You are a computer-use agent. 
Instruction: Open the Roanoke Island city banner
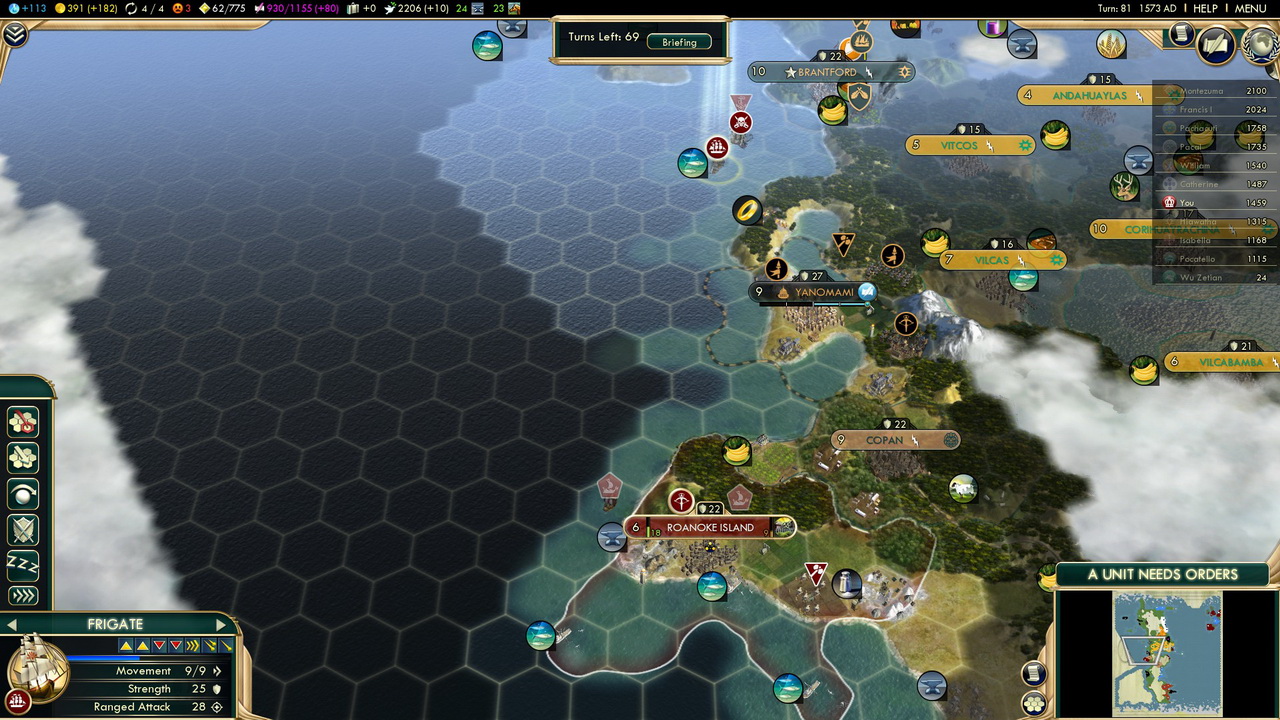[710, 527]
